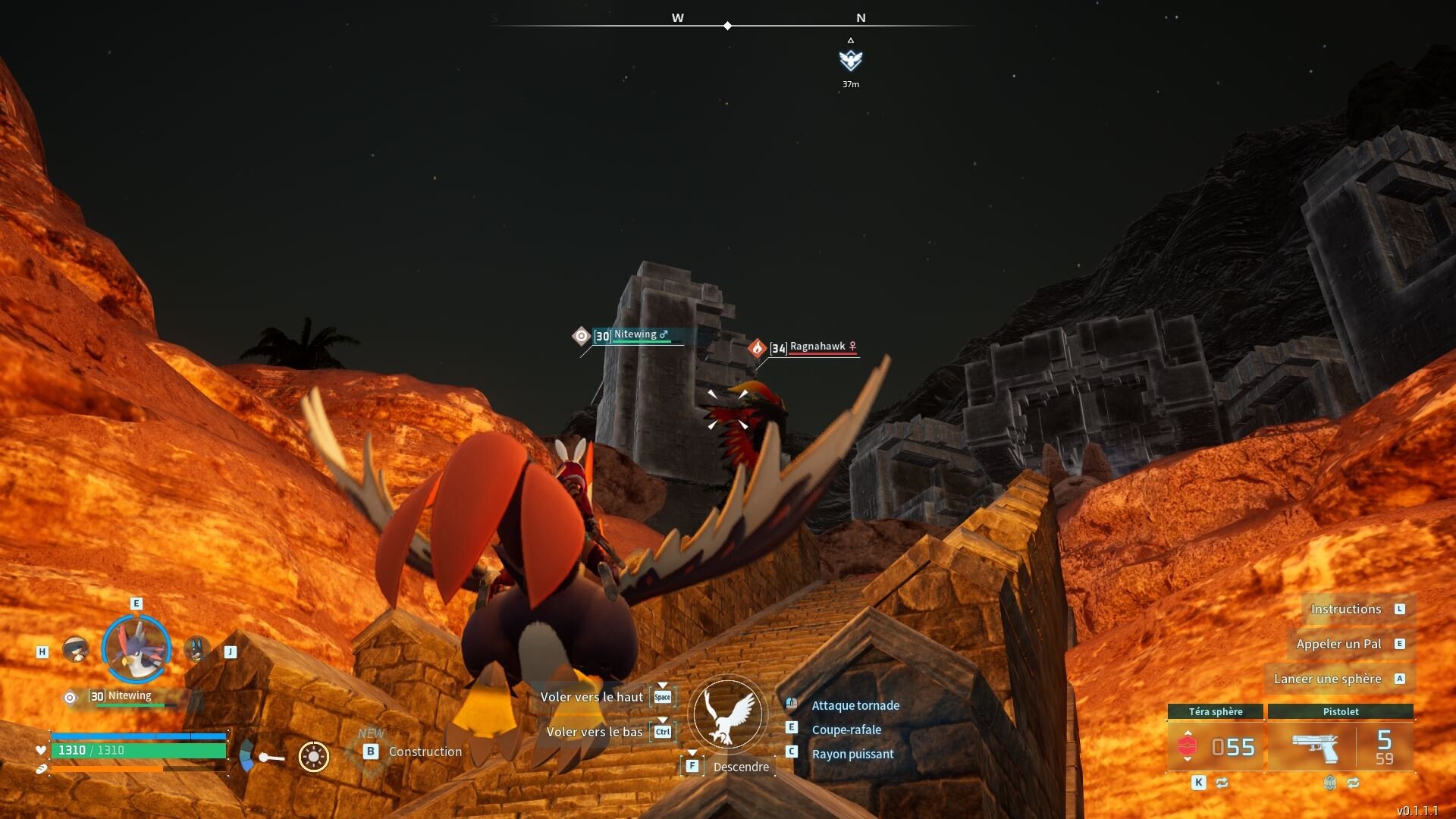Click the hunger food icon beside the orange bar
Screen dimensions: 1456x819
(41, 768)
